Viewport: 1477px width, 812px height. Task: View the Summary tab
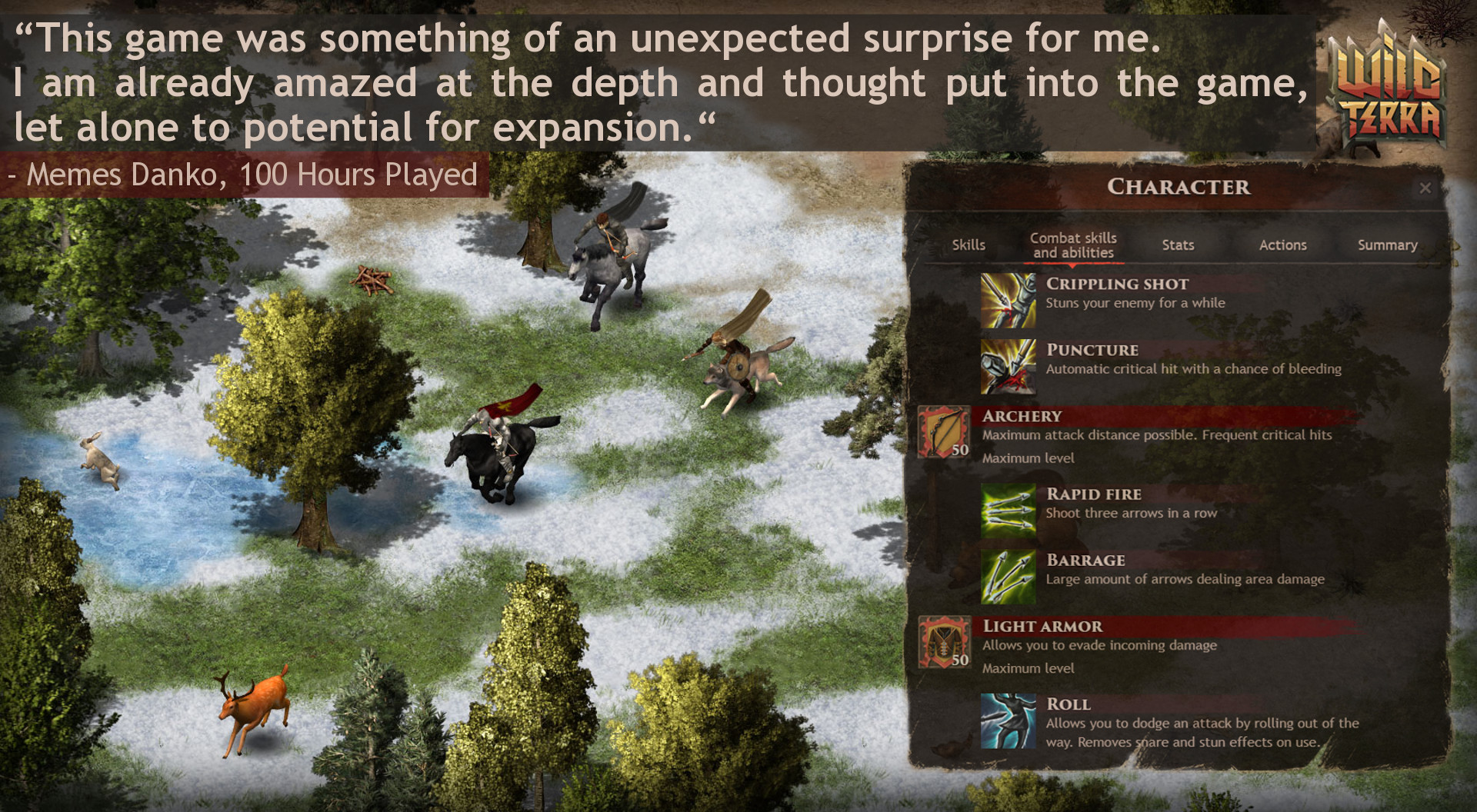tap(1387, 245)
